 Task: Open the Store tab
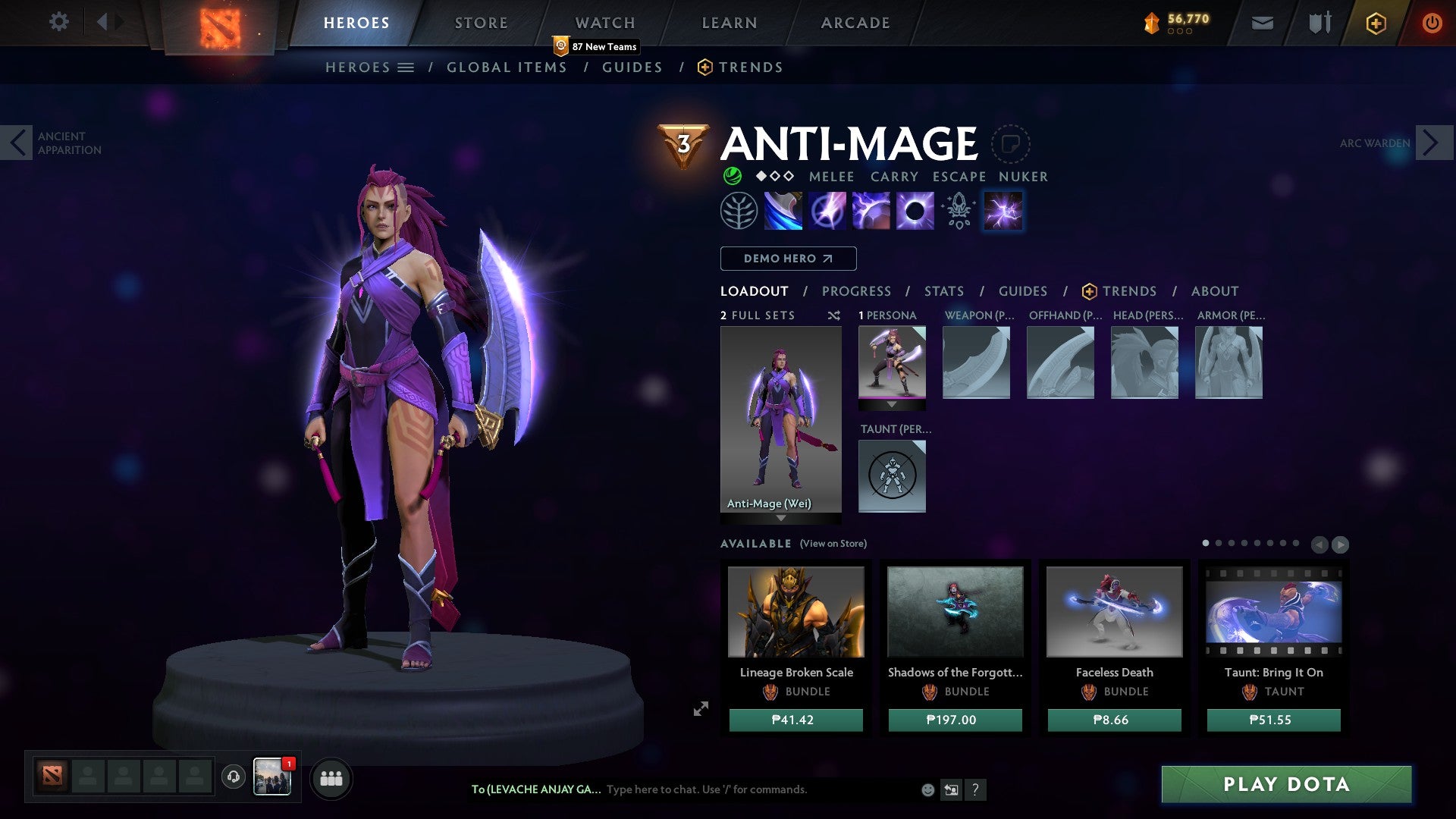(481, 23)
